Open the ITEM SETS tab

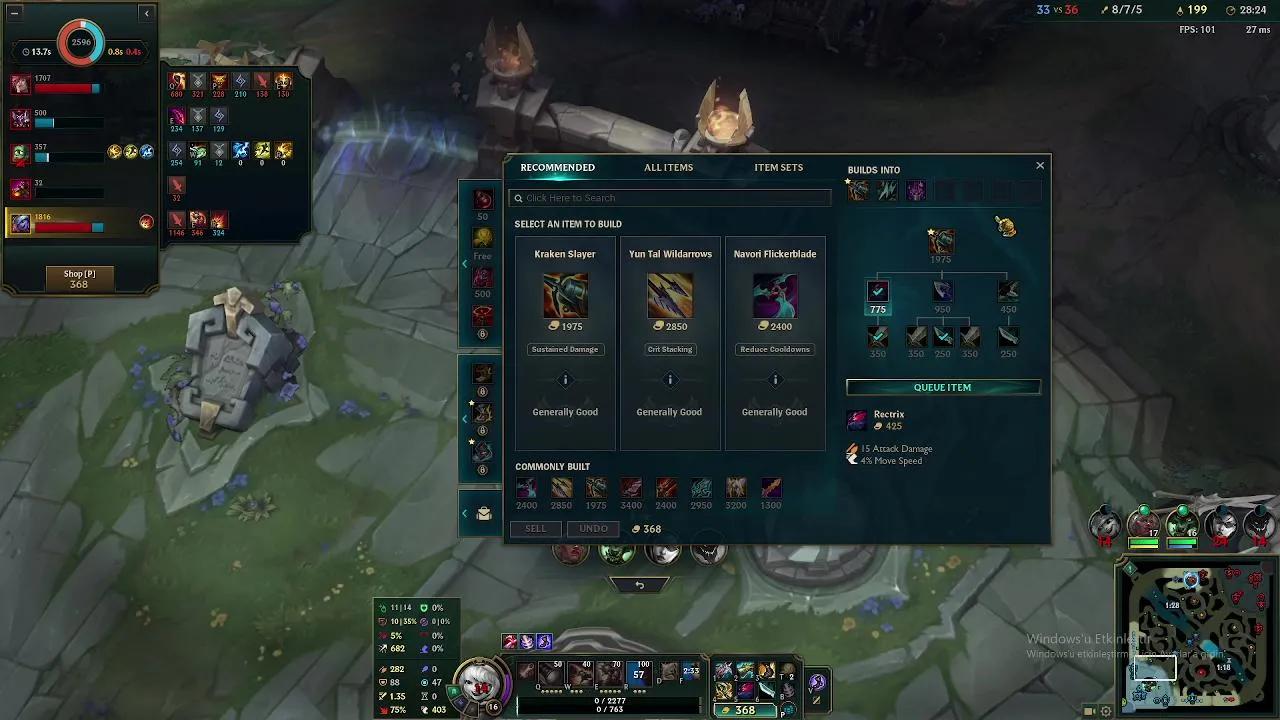[x=778, y=167]
